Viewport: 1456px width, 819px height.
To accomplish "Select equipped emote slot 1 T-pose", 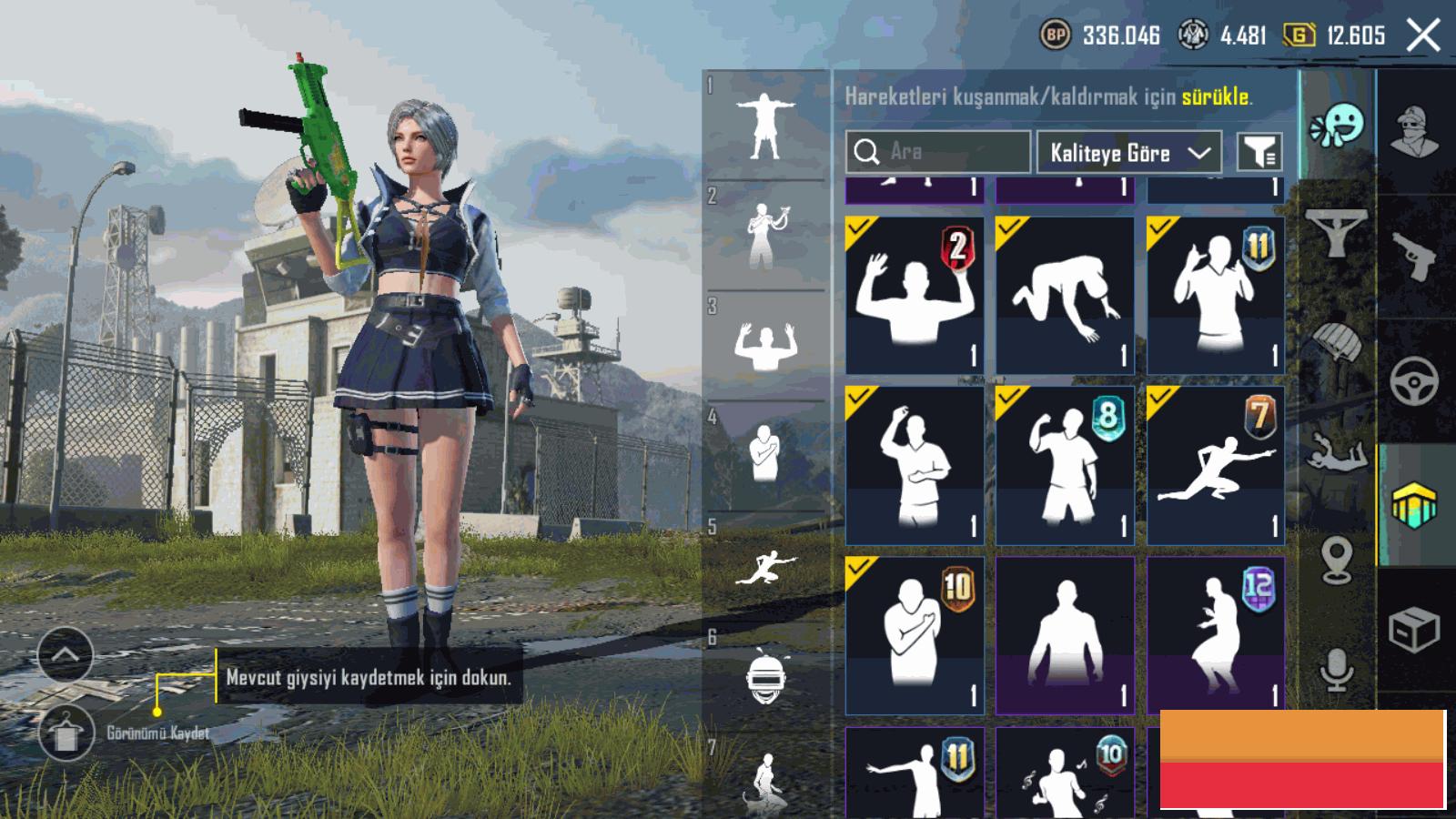I will (x=765, y=126).
